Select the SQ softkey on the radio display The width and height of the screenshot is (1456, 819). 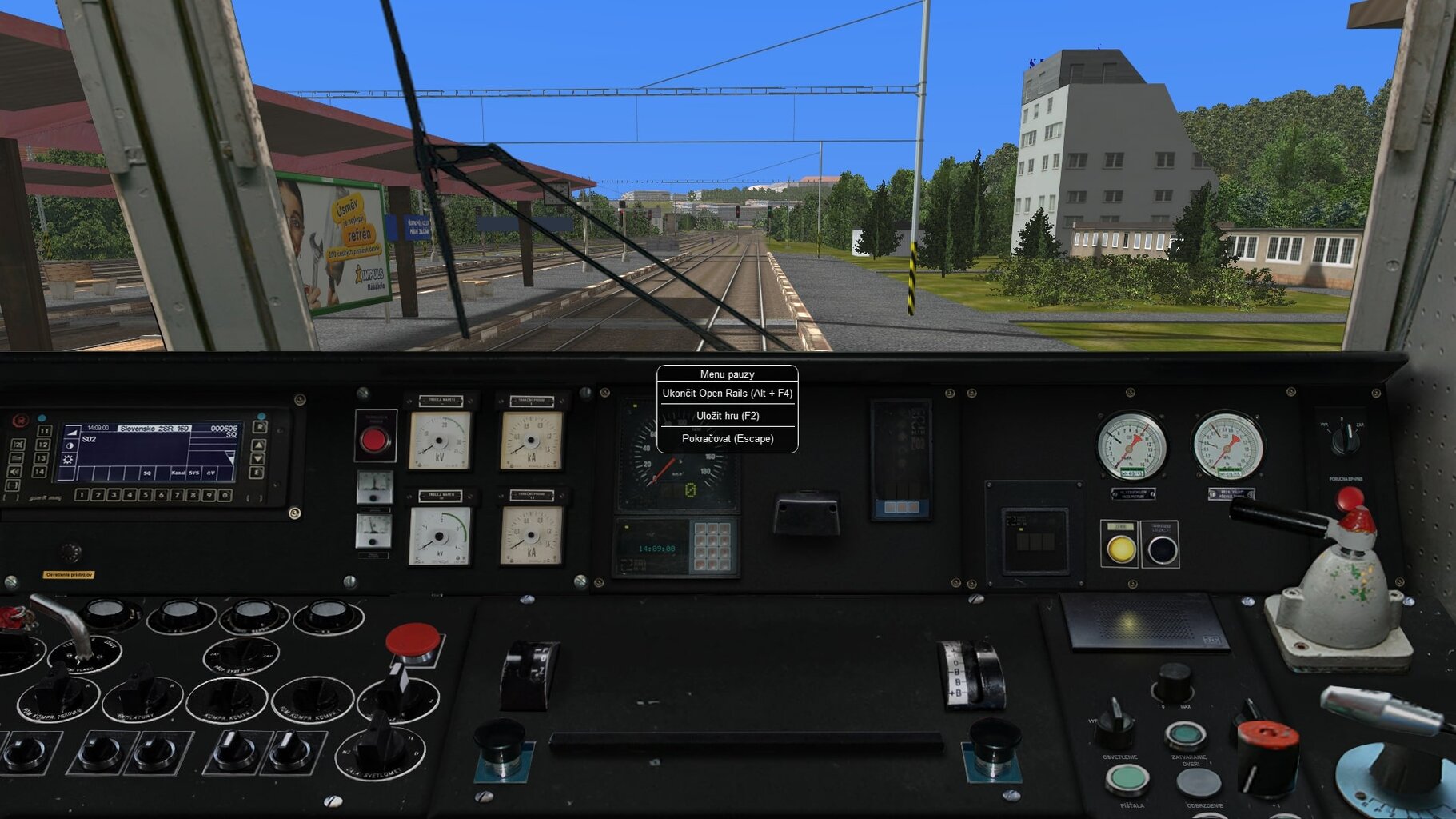(x=147, y=473)
